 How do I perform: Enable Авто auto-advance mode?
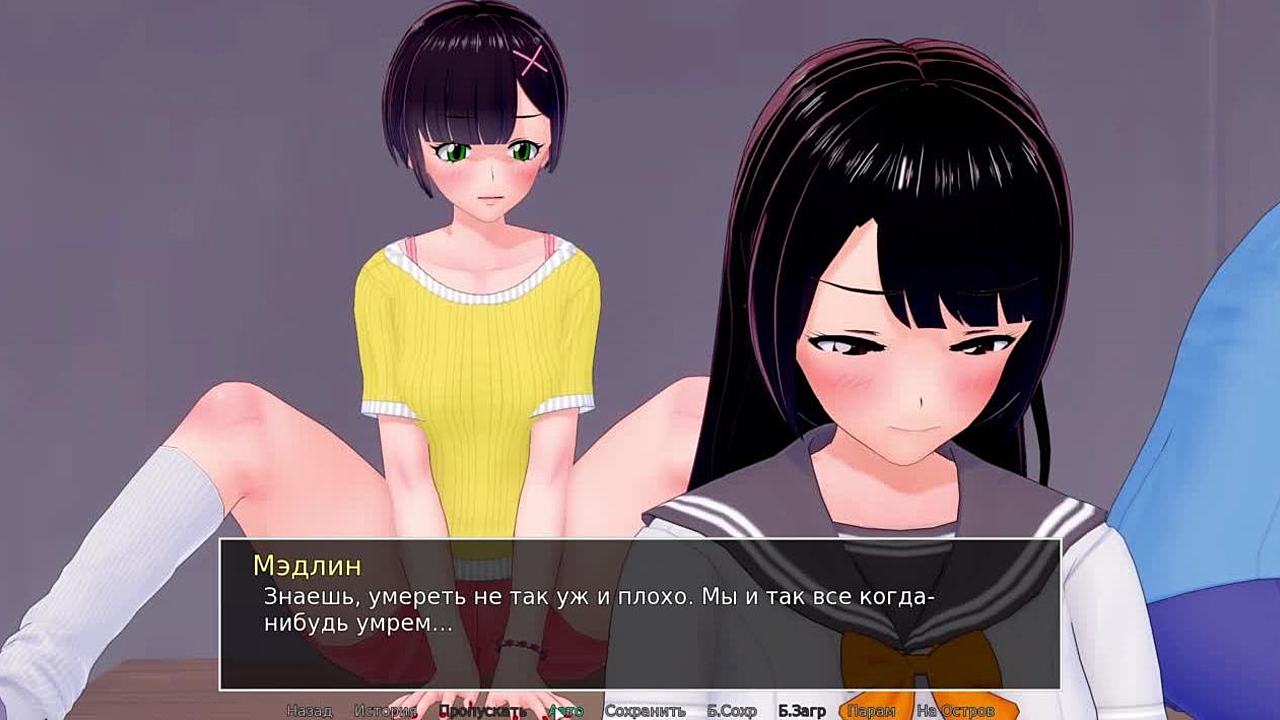tap(565, 711)
